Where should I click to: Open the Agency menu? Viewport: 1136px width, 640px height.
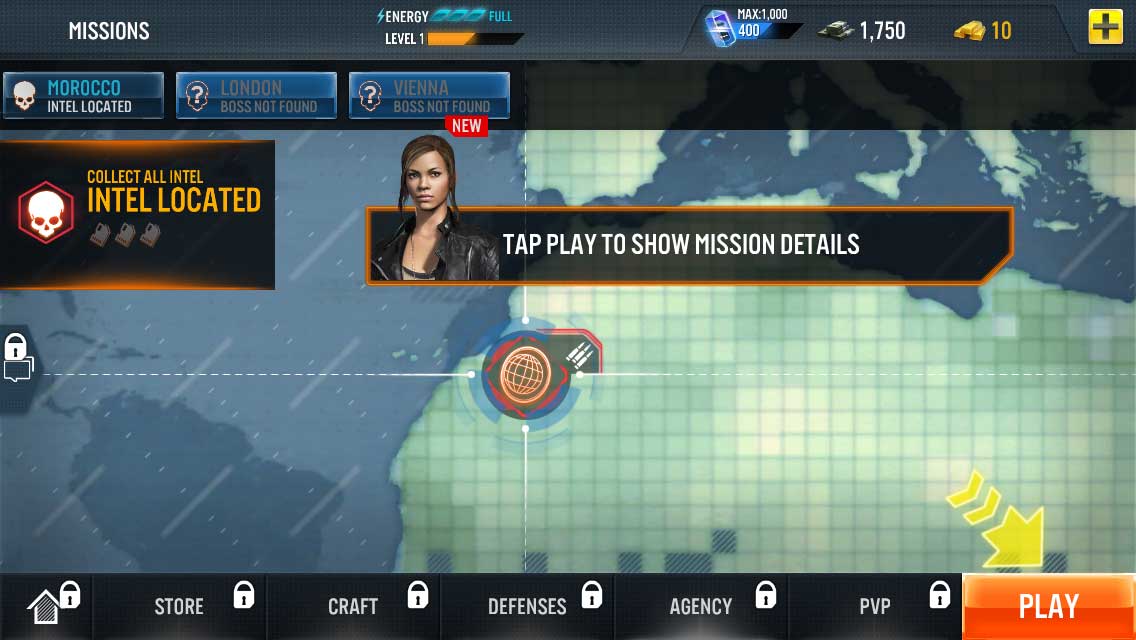(700, 606)
